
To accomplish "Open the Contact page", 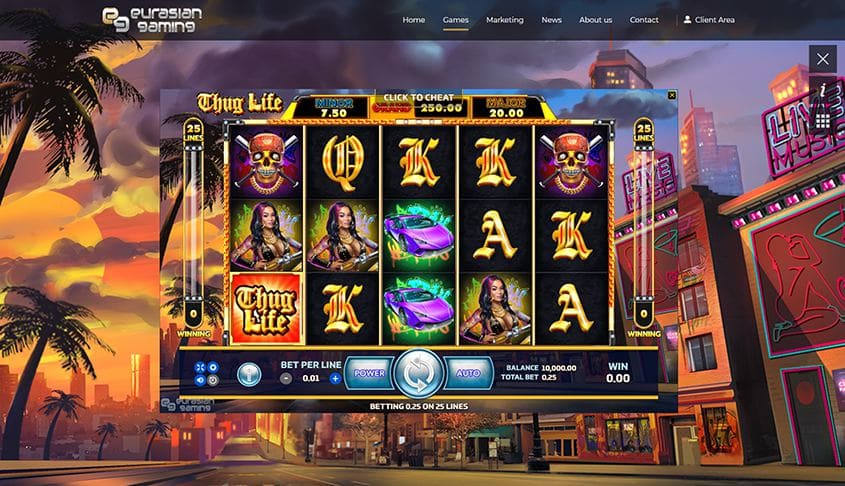I will pos(644,20).
